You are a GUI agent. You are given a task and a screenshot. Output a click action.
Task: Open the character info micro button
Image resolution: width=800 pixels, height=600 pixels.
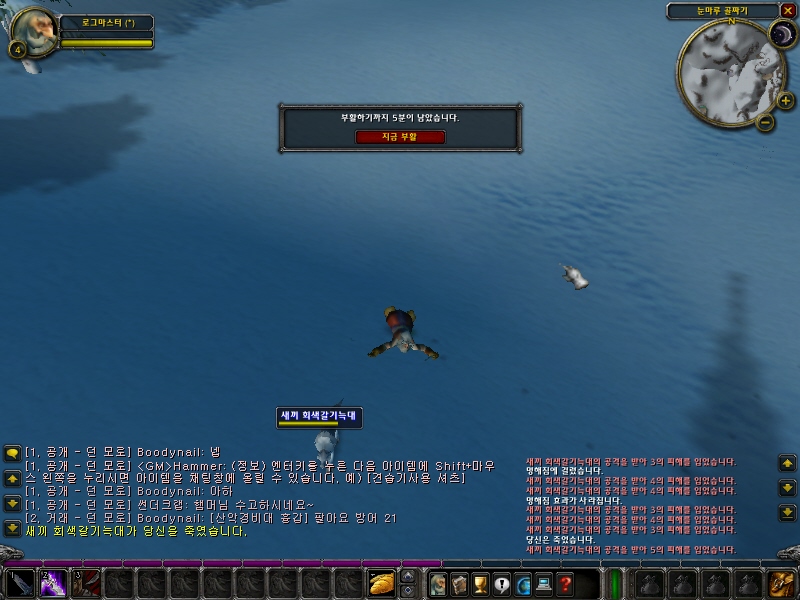pos(437,583)
